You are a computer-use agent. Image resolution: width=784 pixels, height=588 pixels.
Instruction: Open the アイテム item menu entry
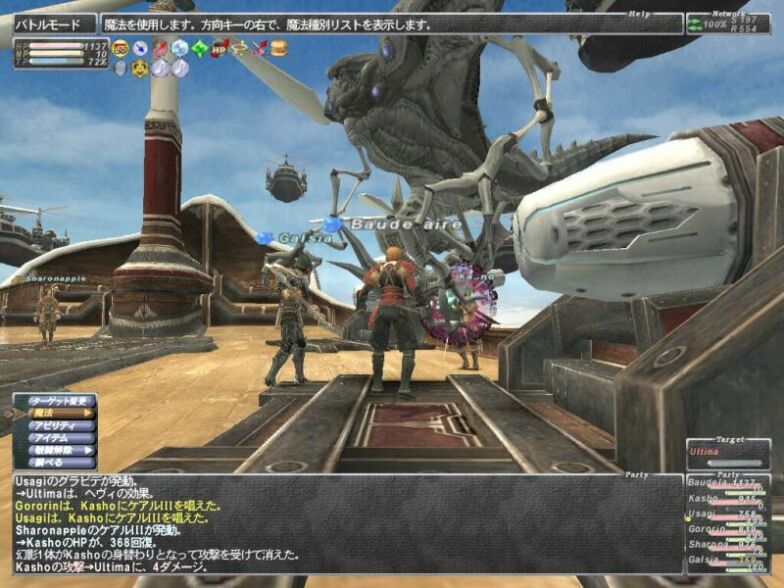56,437
